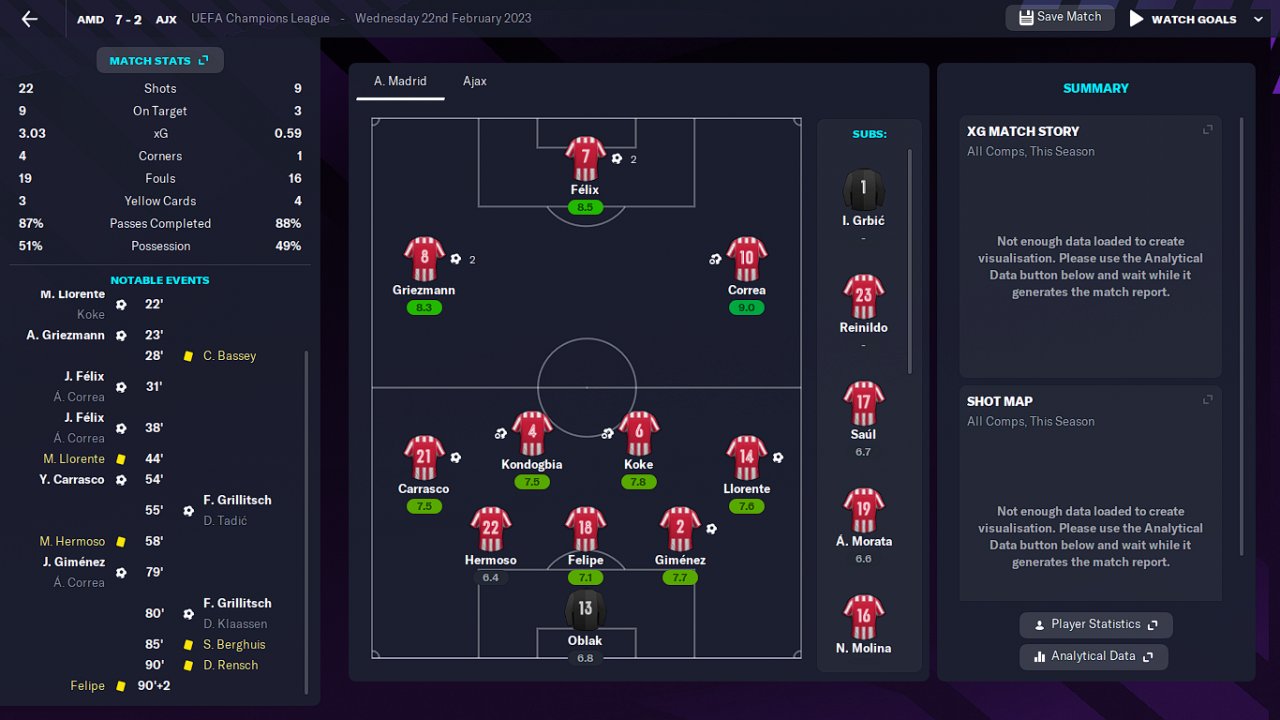Open Player Statistics

(x=1095, y=625)
